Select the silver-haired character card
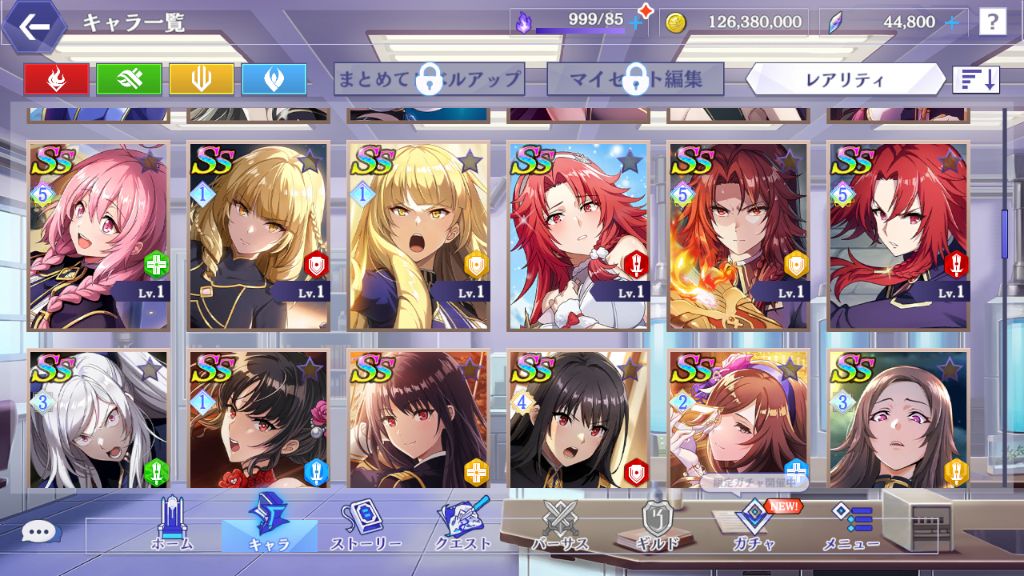Screen dimensions: 1024x576 point(98,419)
